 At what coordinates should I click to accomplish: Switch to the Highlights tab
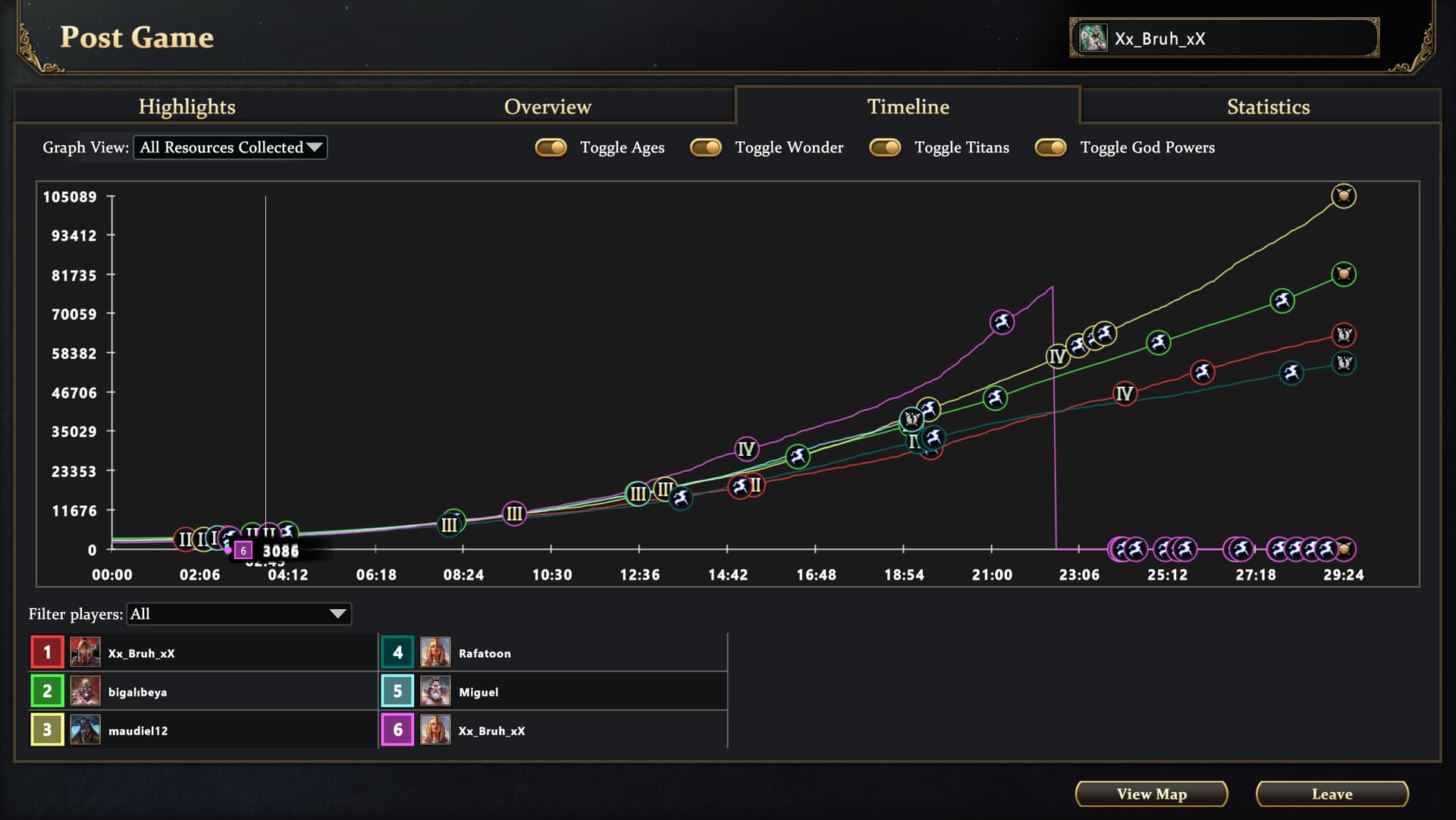coord(187,107)
